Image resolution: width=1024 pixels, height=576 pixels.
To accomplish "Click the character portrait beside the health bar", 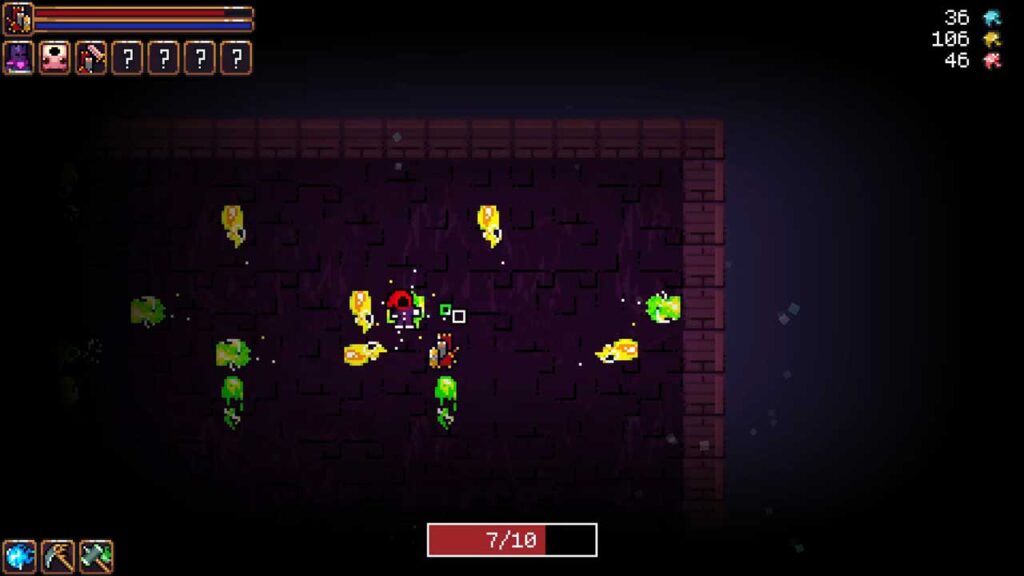I will coord(18,19).
